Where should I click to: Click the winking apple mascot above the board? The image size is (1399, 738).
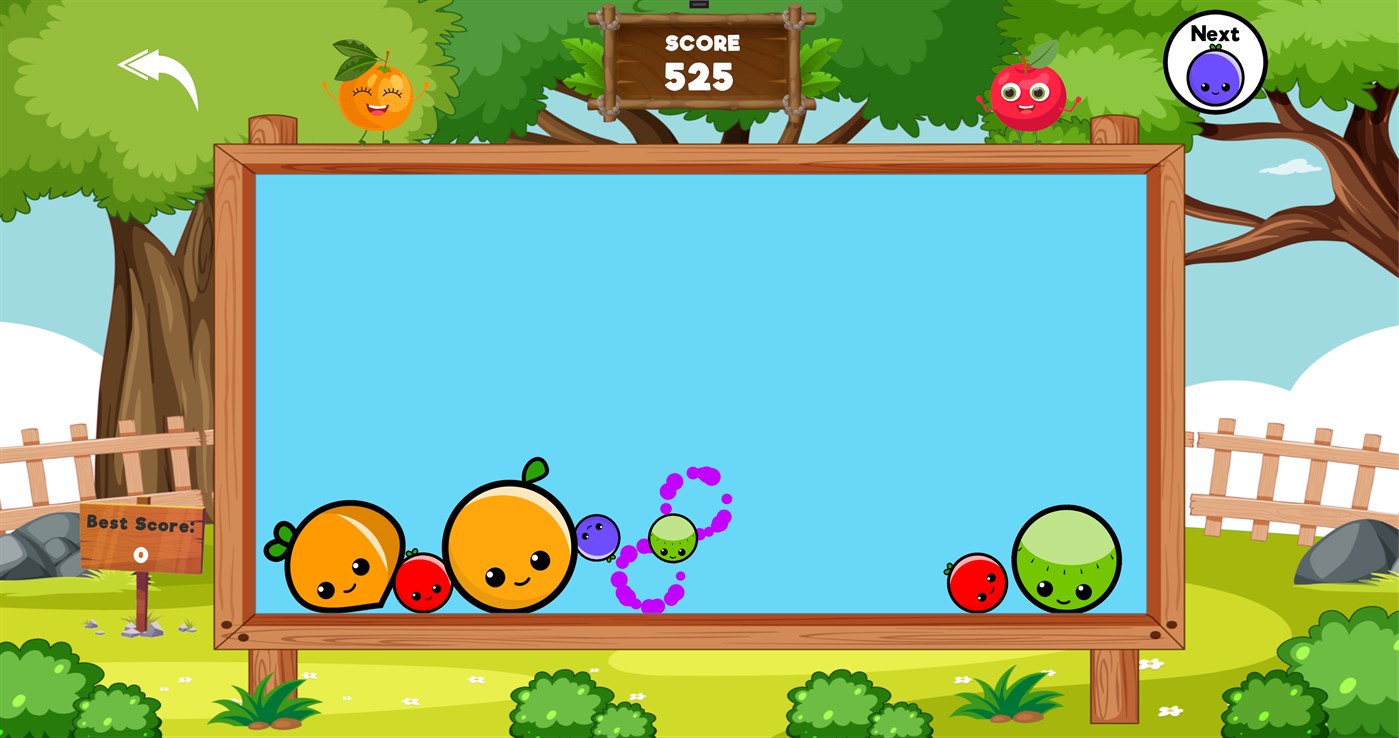(1028, 95)
